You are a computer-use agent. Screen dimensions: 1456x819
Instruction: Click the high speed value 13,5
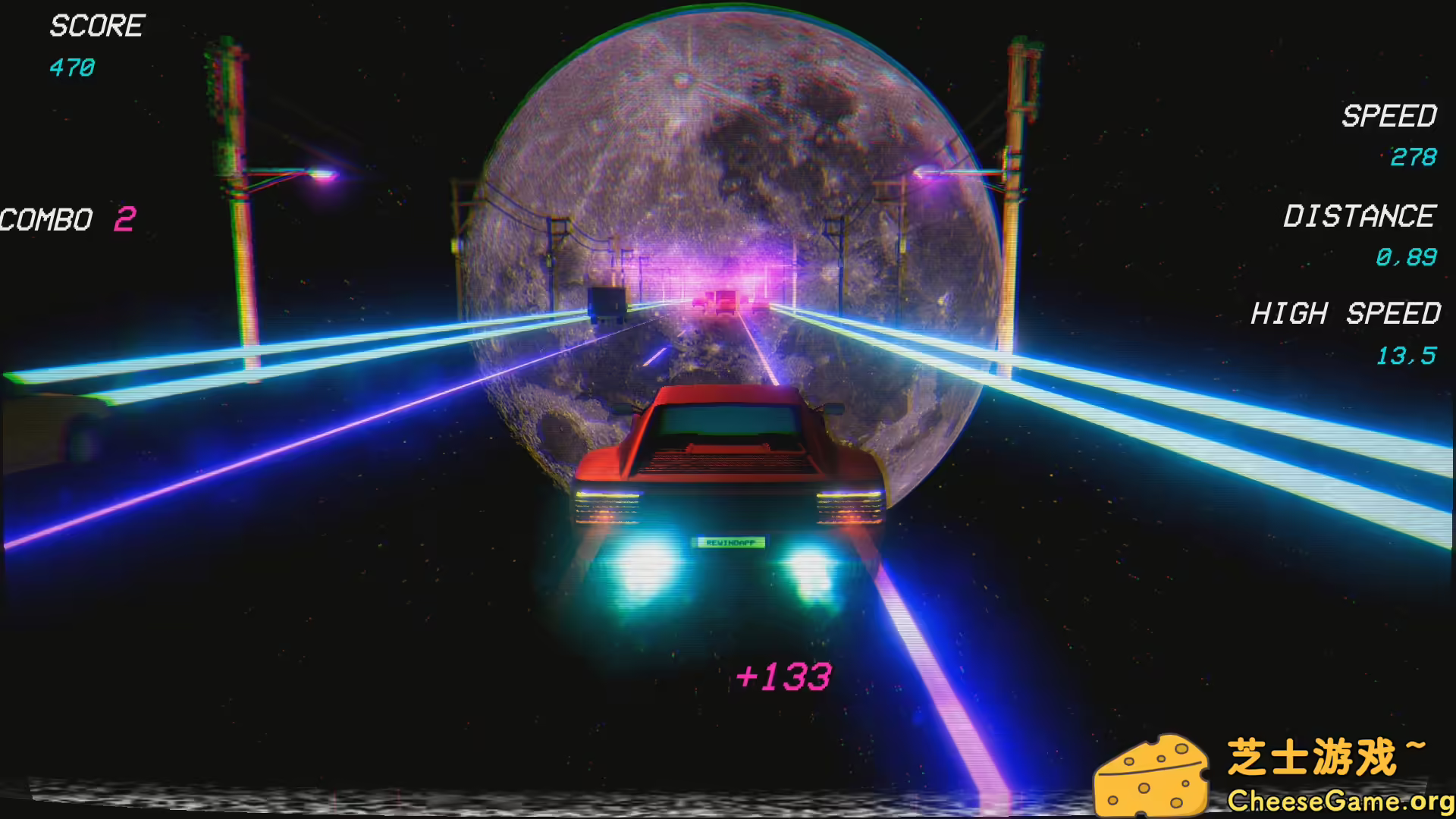point(1407,355)
